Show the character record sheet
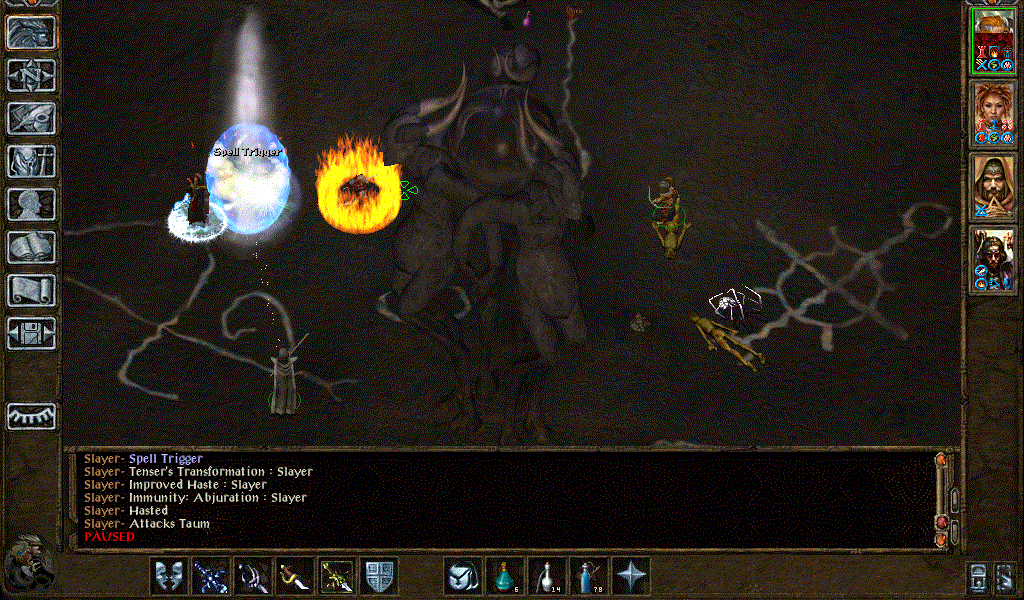1024x600 pixels. 31,204
